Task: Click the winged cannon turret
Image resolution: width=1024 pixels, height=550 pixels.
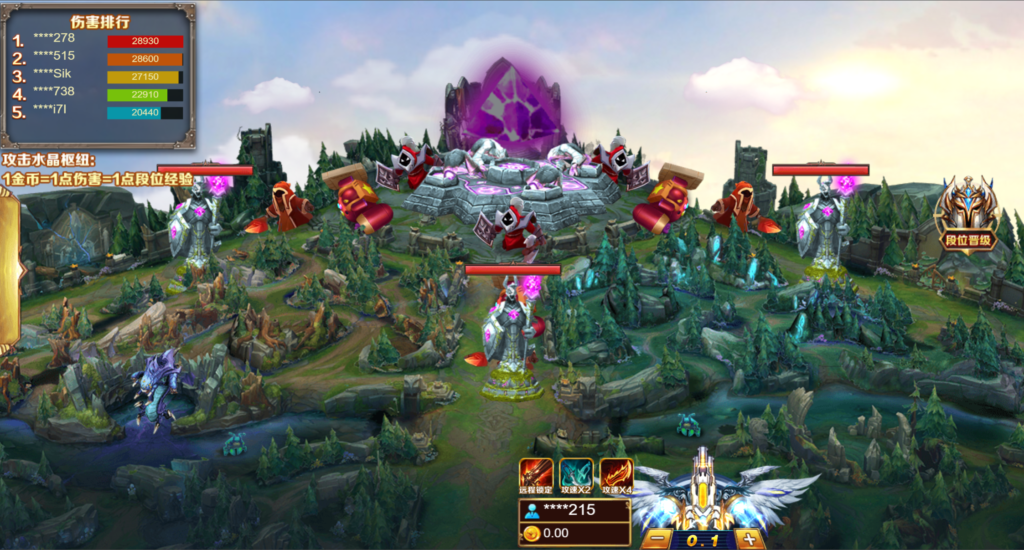Action: click(703, 493)
